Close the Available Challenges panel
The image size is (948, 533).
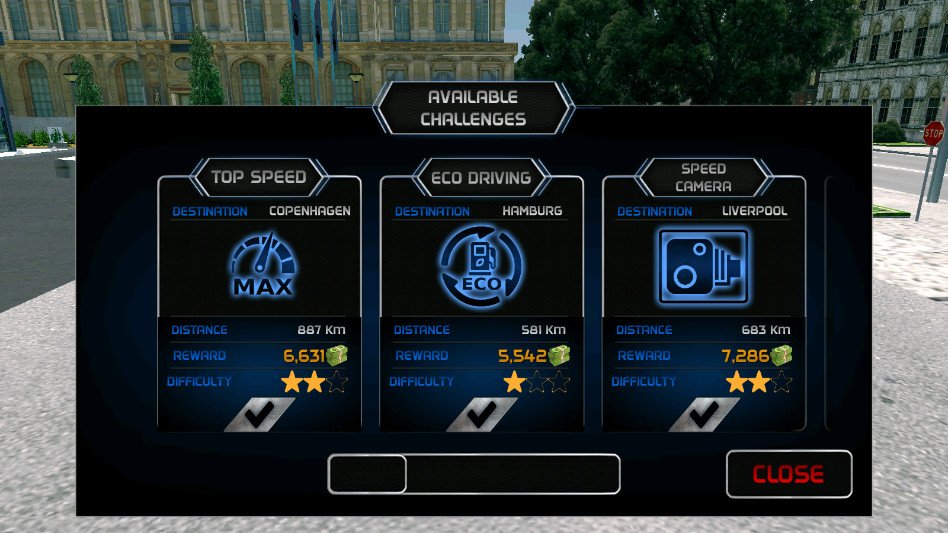(789, 474)
